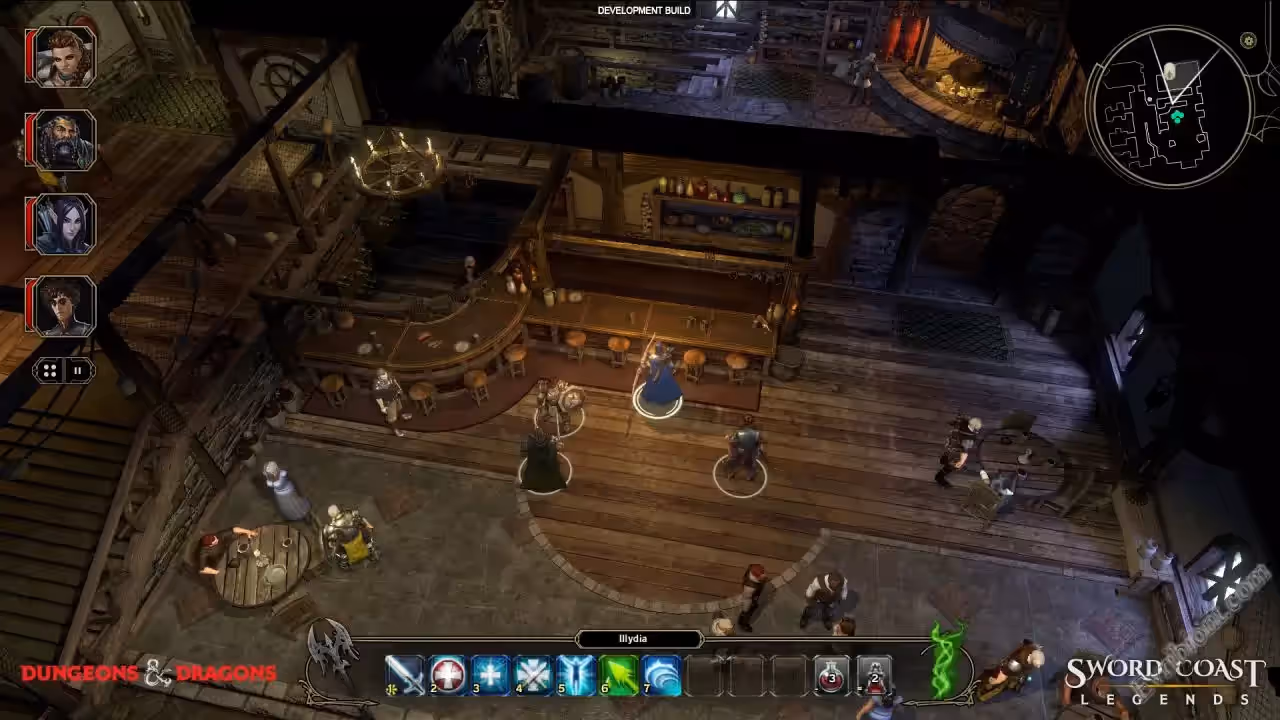Click the Illydia character name plate
Viewport: 1280px width, 720px height.
(x=638, y=639)
